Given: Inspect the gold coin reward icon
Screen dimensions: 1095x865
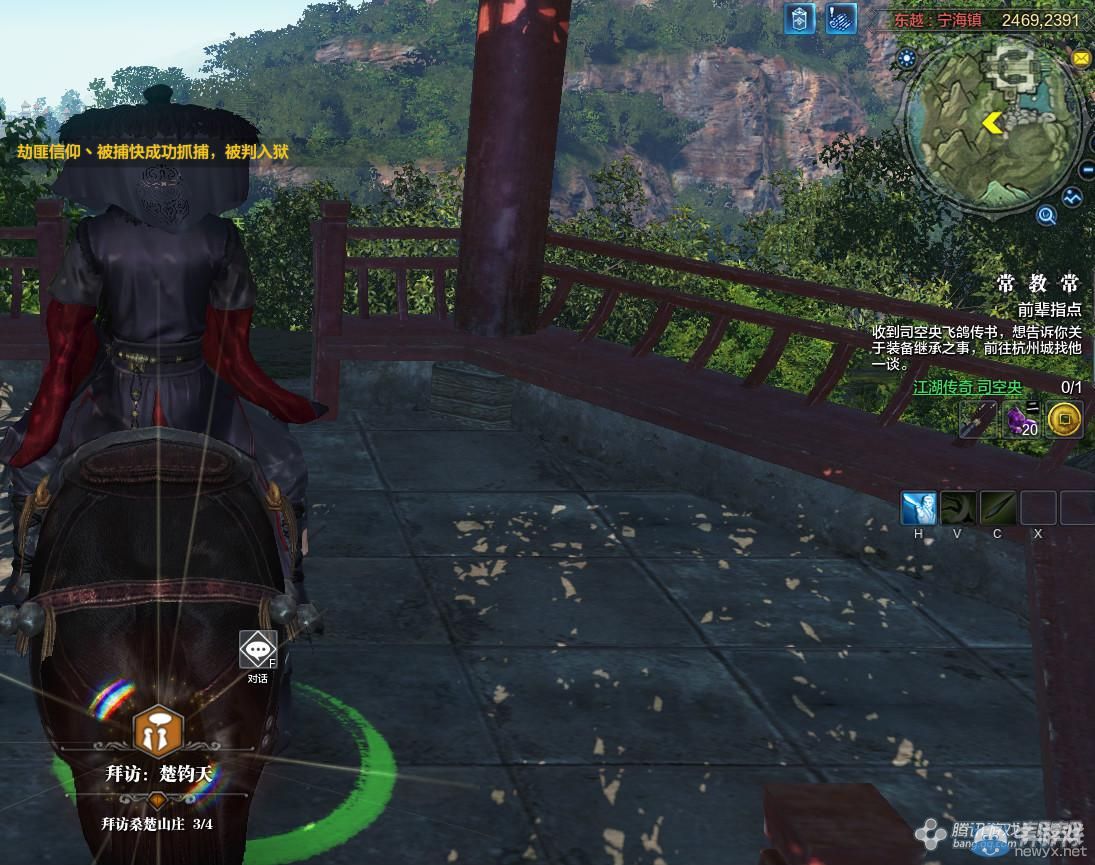Looking at the screenshot, I should [1066, 420].
